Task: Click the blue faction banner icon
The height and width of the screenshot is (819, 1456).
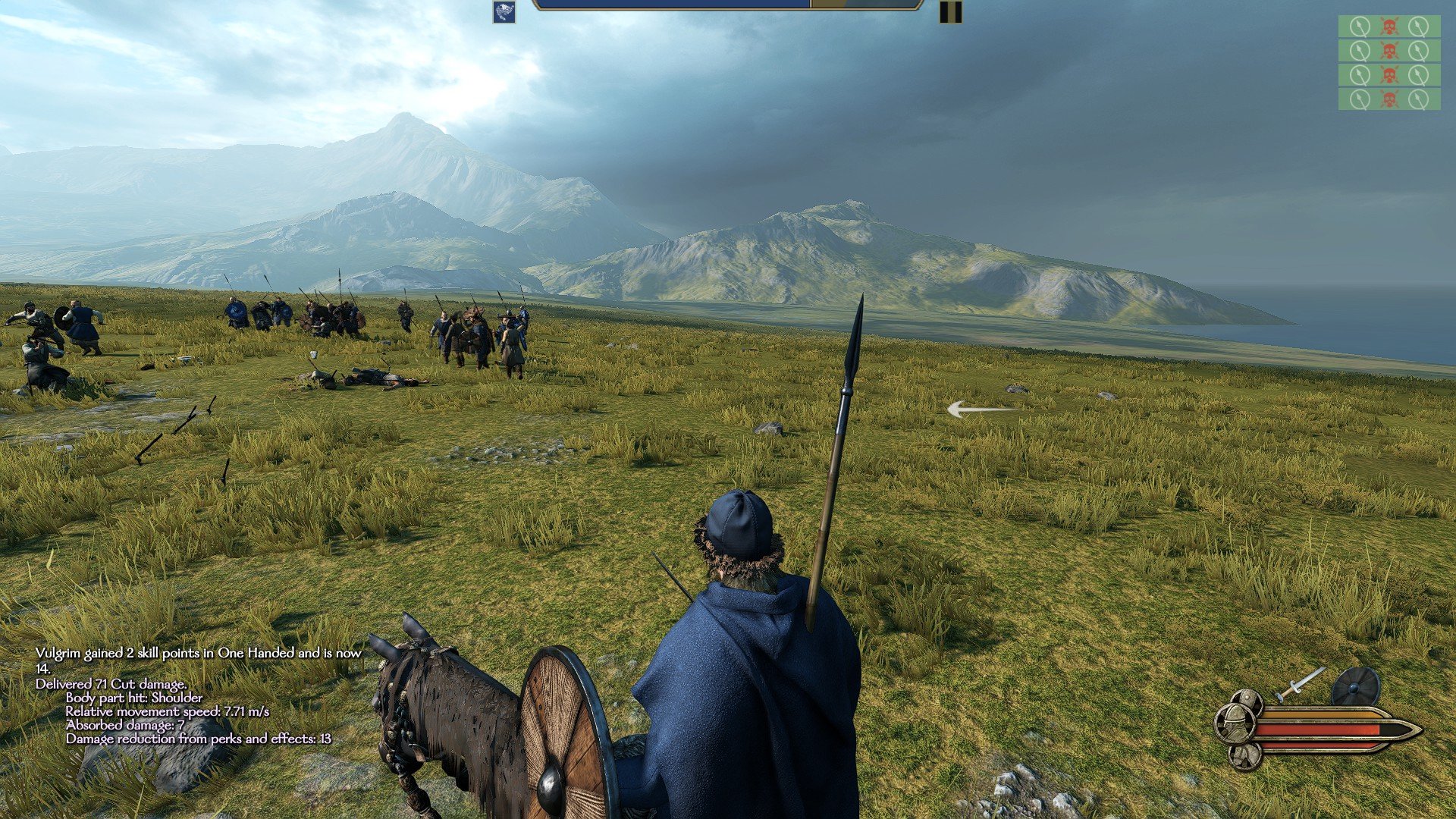Action: 504,12
